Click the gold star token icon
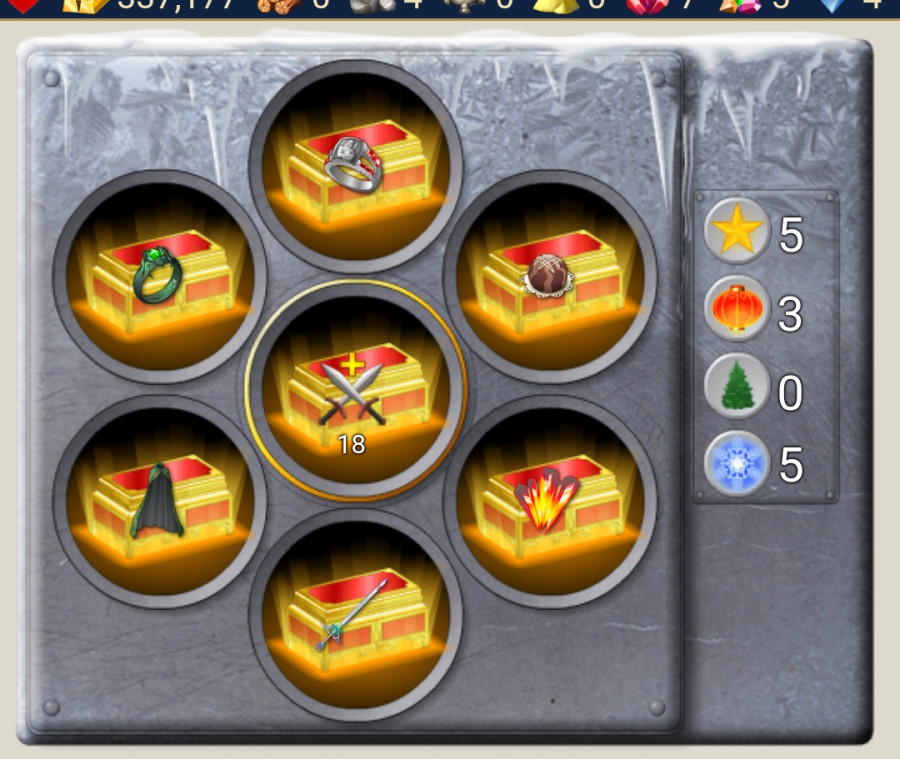 (737, 232)
